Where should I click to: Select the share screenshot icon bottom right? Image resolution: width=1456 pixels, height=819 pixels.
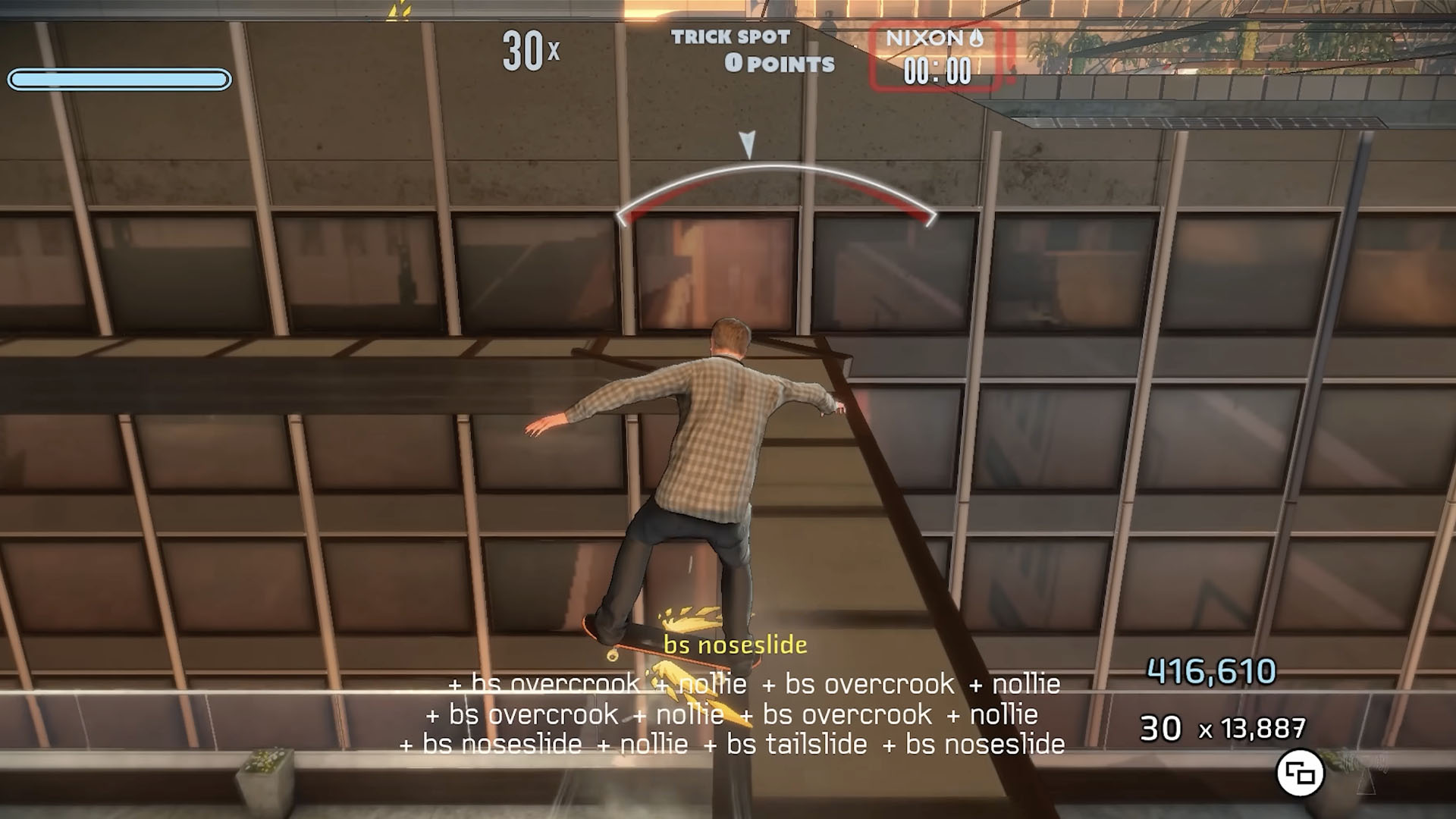[1301, 772]
